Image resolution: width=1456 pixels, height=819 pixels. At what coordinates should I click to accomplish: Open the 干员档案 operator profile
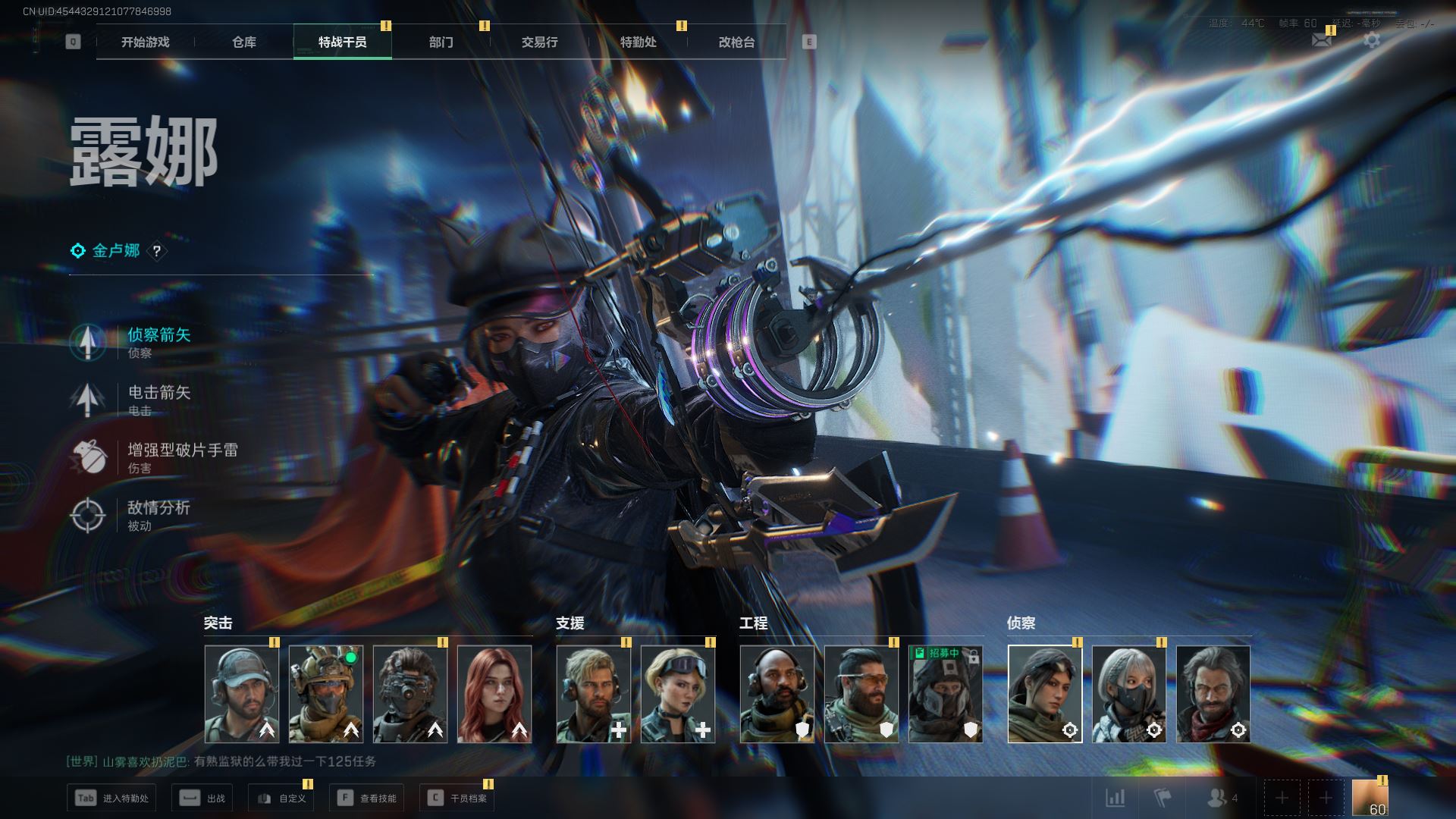click(x=457, y=798)
